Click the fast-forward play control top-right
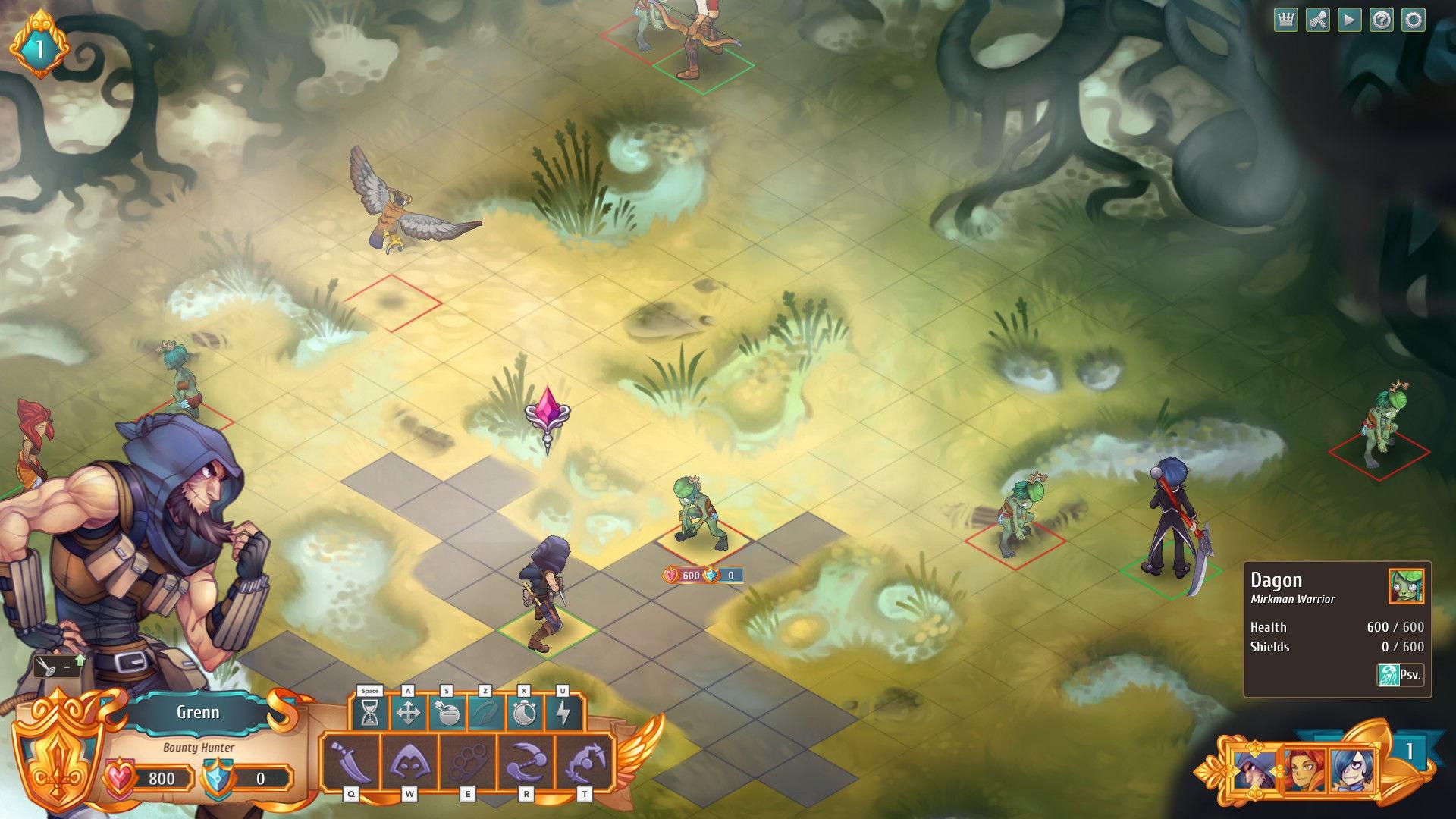Image resolution: width=1456 pixels, height=819 pixels. point(1349,20)
